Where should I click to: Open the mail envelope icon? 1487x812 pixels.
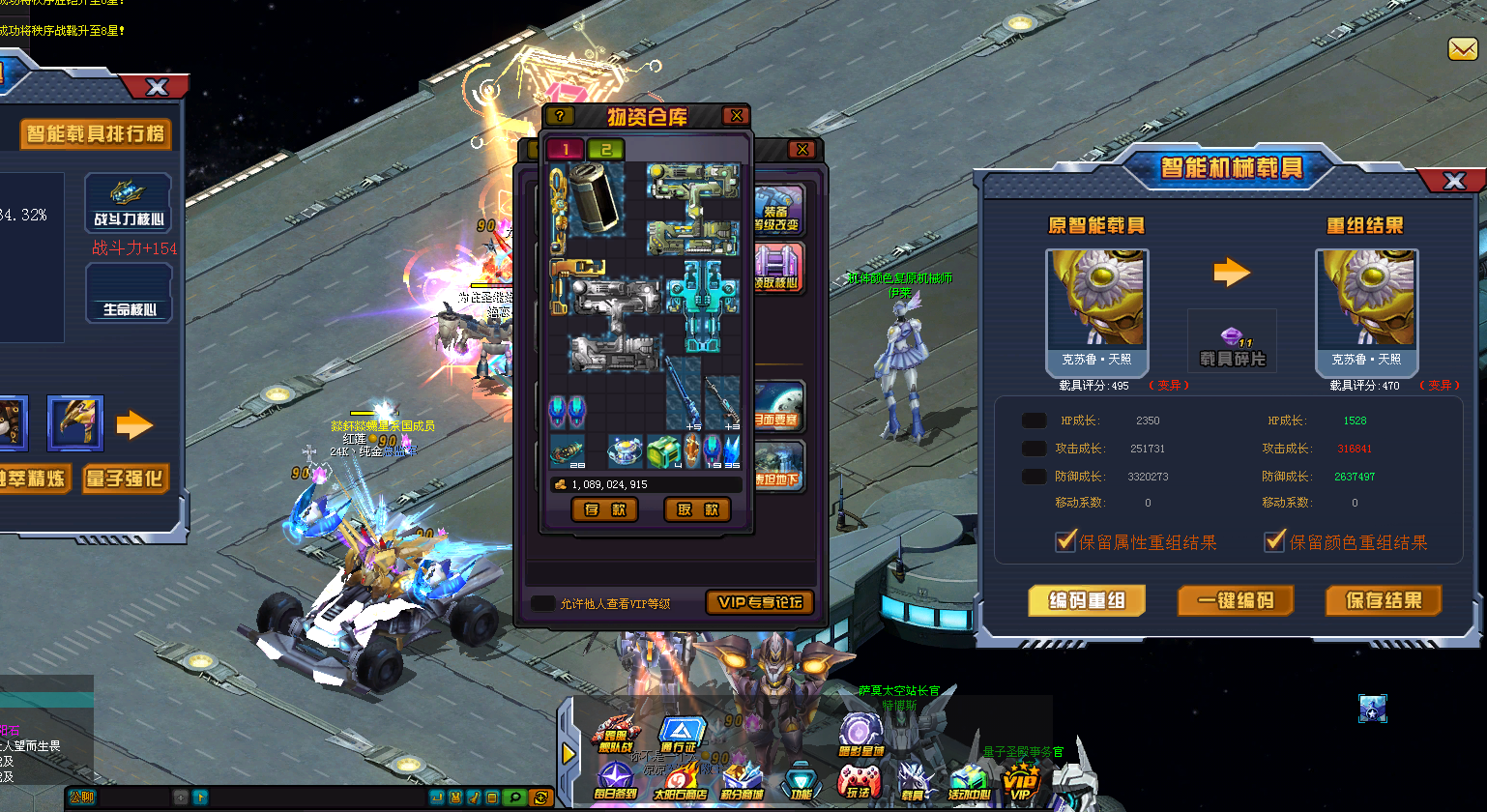[1462, 48]
